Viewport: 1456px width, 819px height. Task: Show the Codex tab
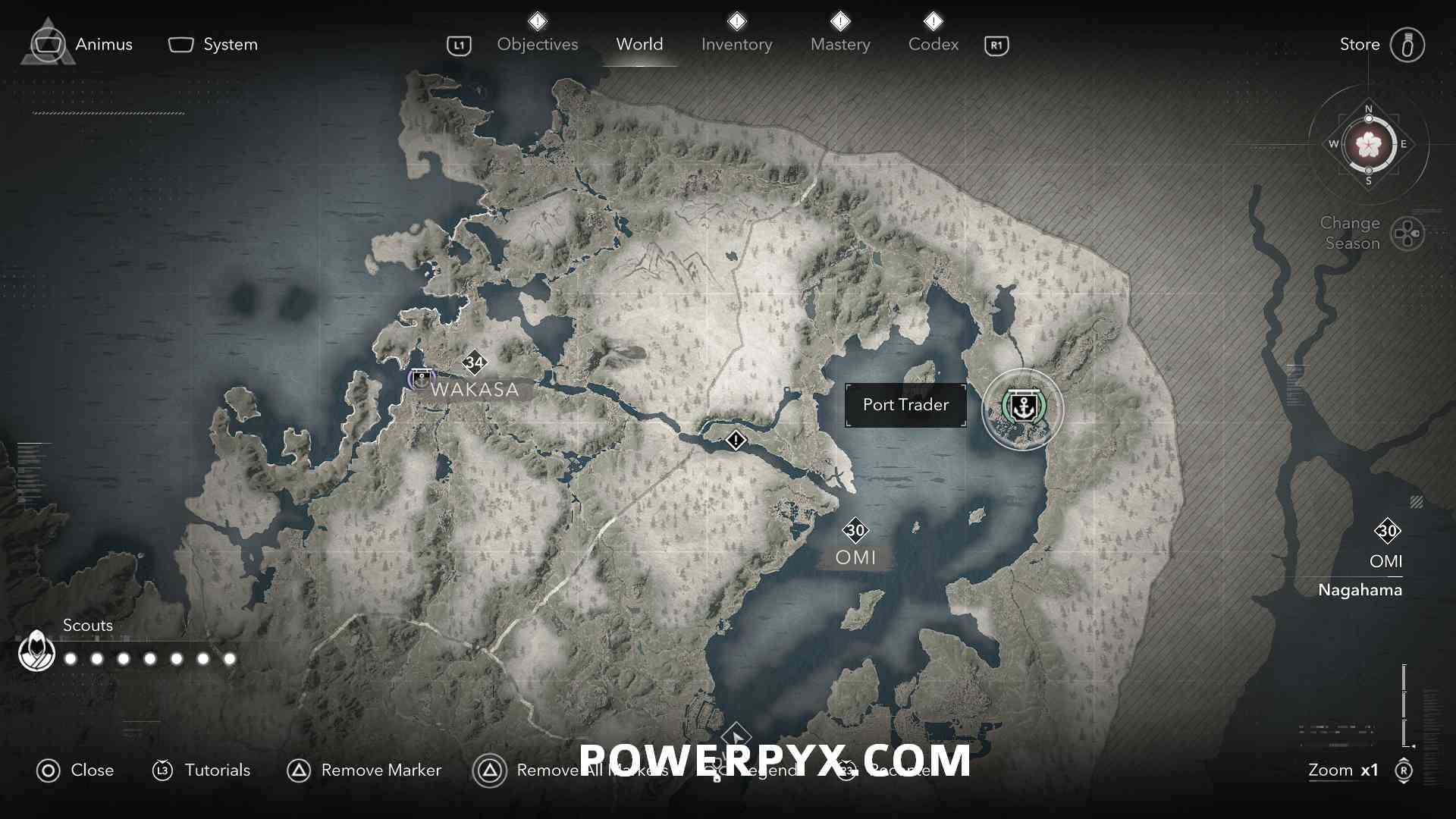(x=933, y=44)
